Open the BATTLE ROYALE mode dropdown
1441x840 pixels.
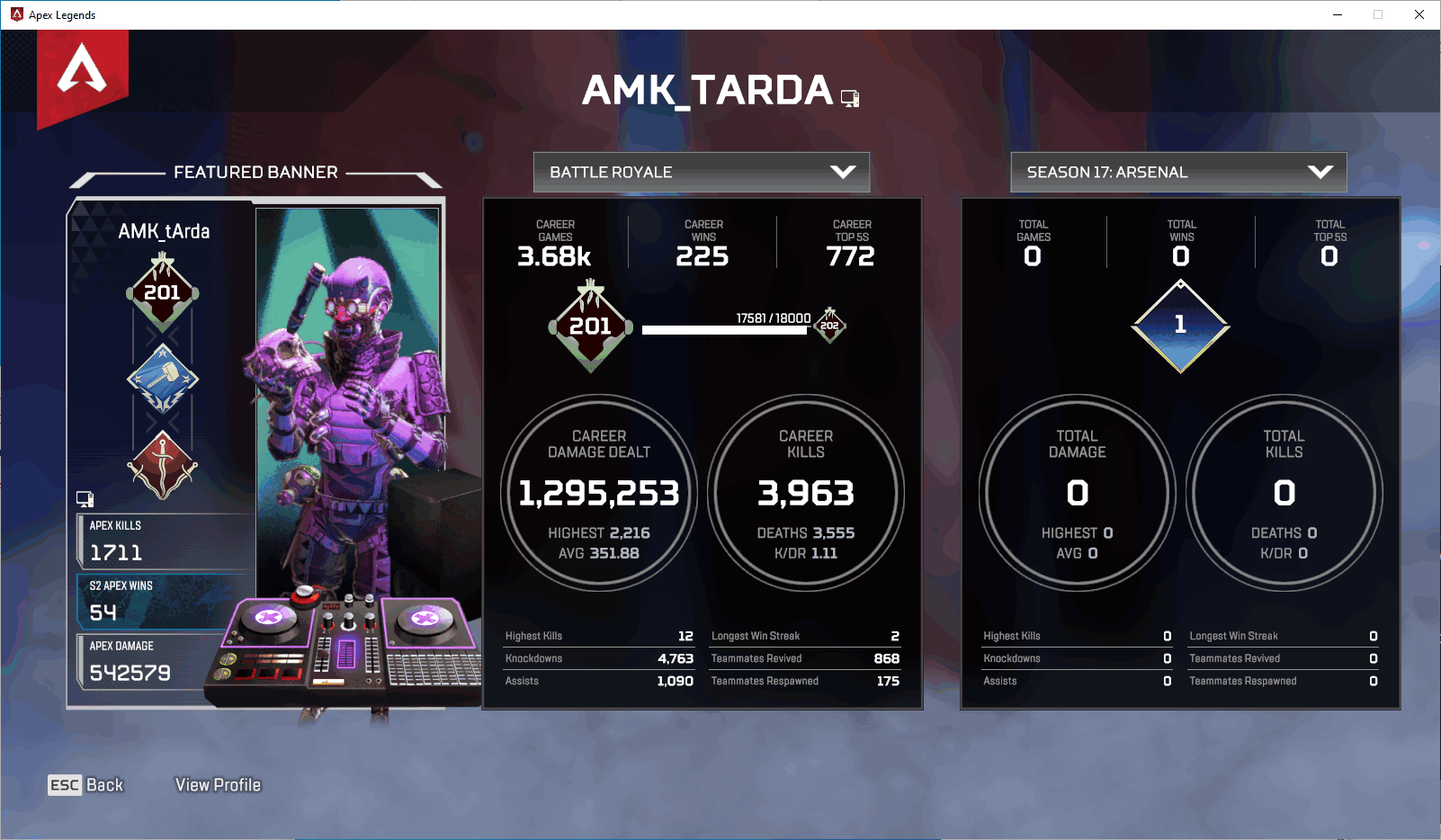(701, 172)
